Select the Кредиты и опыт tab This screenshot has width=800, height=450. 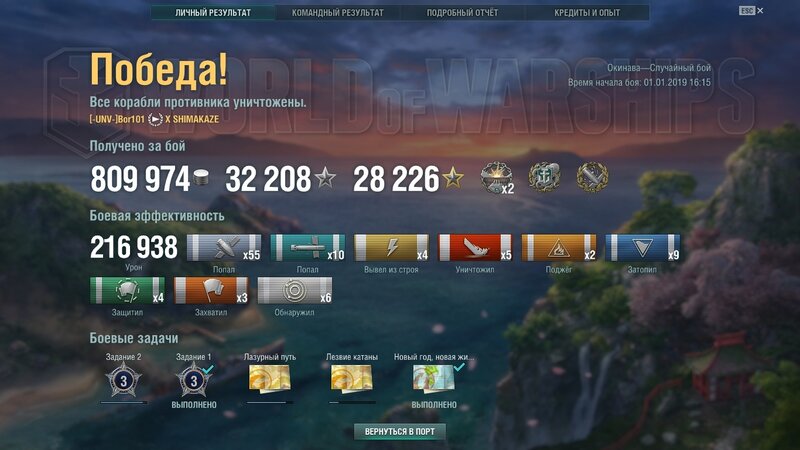click(x=589, y=13)
